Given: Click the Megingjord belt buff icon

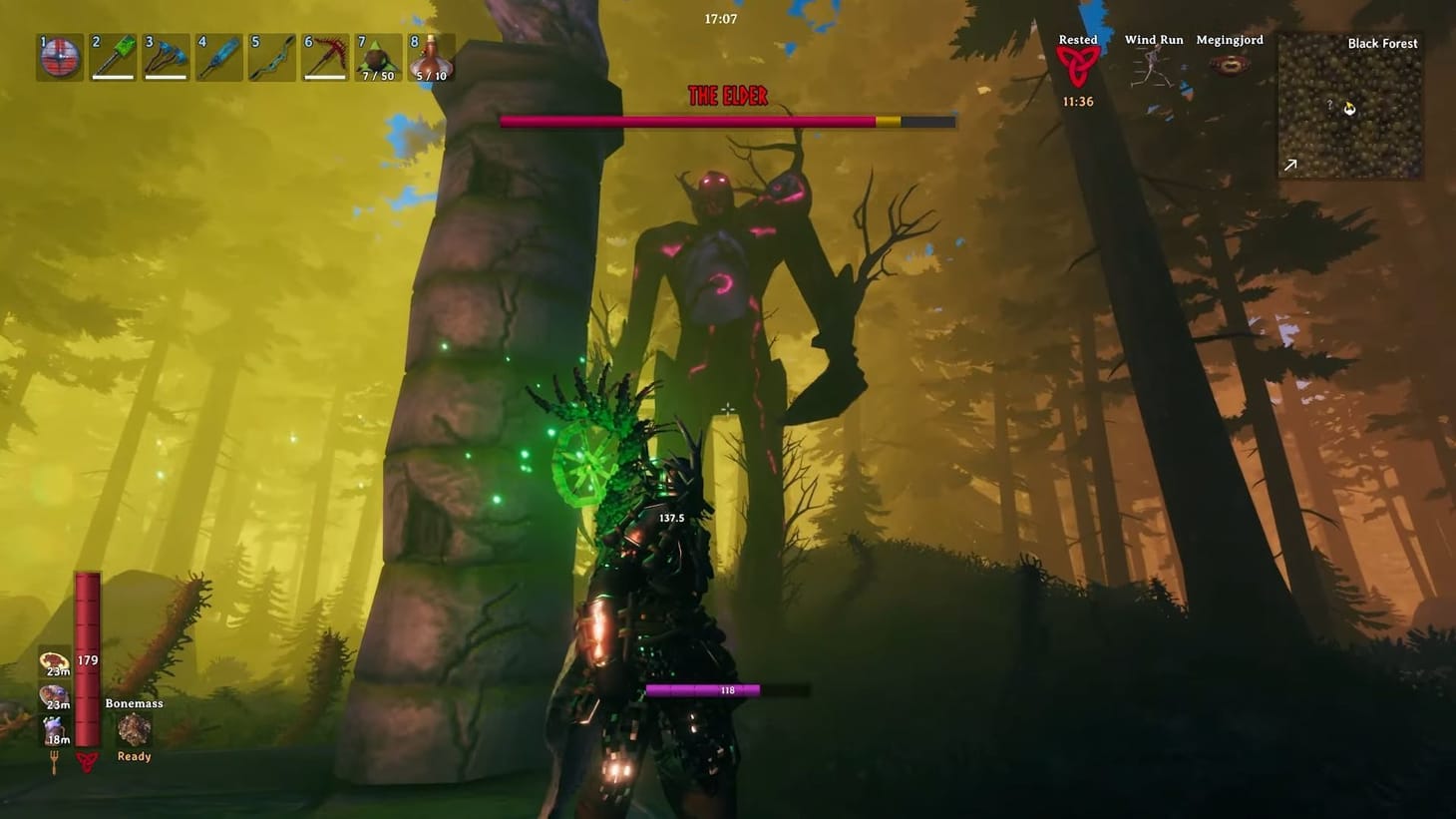Looking at the screenshot, I should 1230,64.
